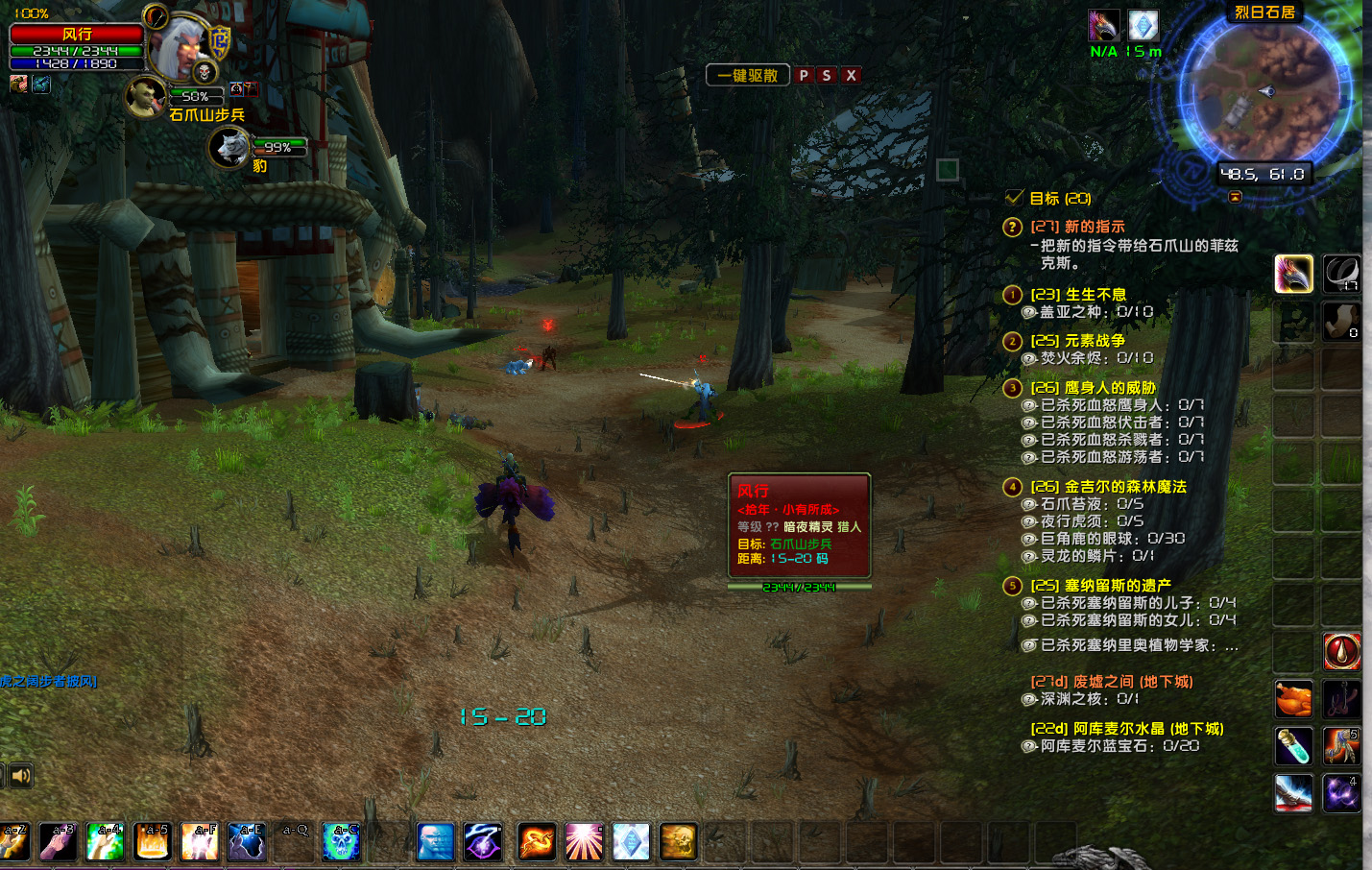The height and width of the screenshot is (870, 1372).
Task: Select the orc target portrait 石爪山步兵
Action: (145, 98)
